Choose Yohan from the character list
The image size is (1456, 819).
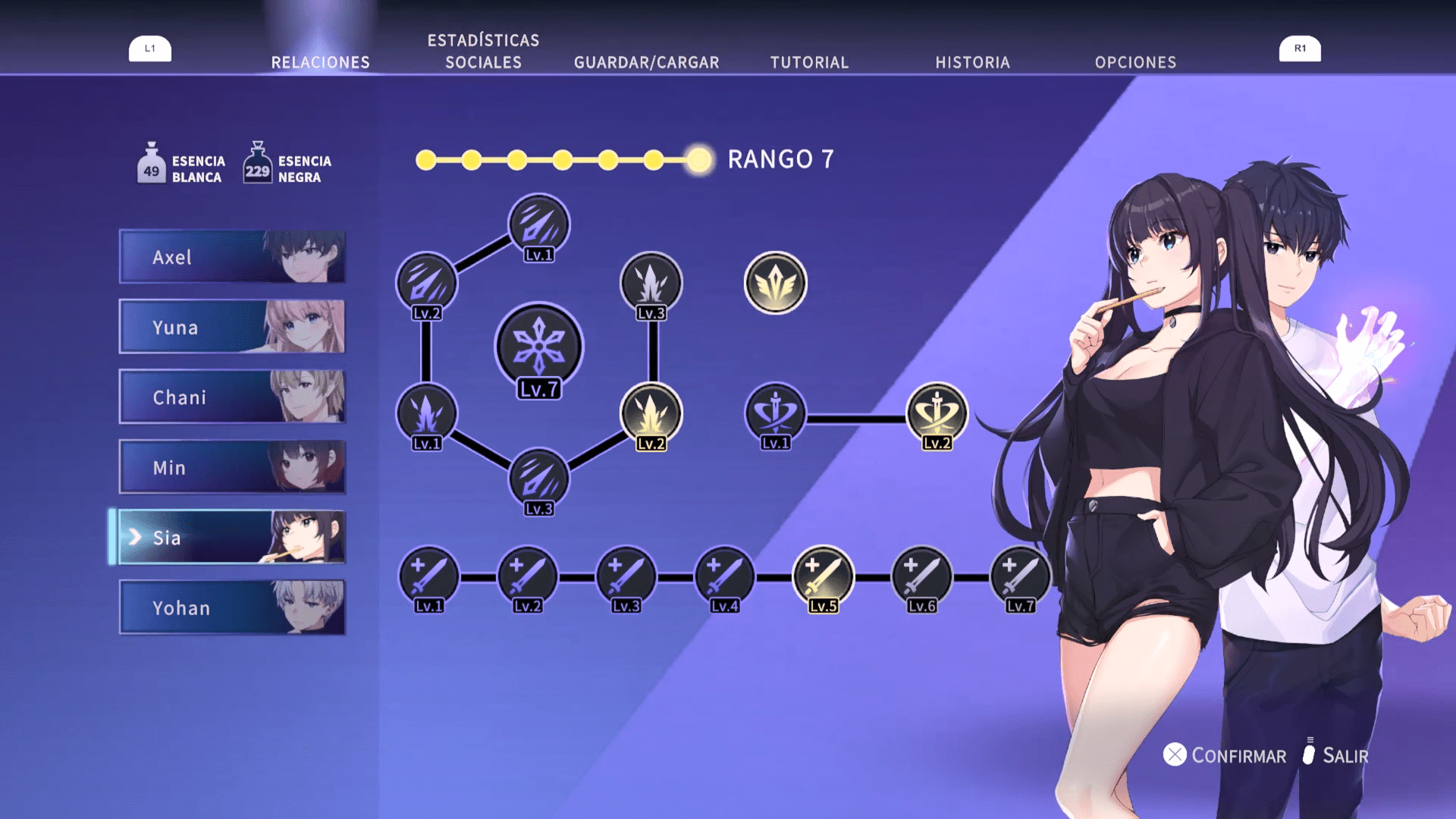pyautogui.click(x=232, y=607)
